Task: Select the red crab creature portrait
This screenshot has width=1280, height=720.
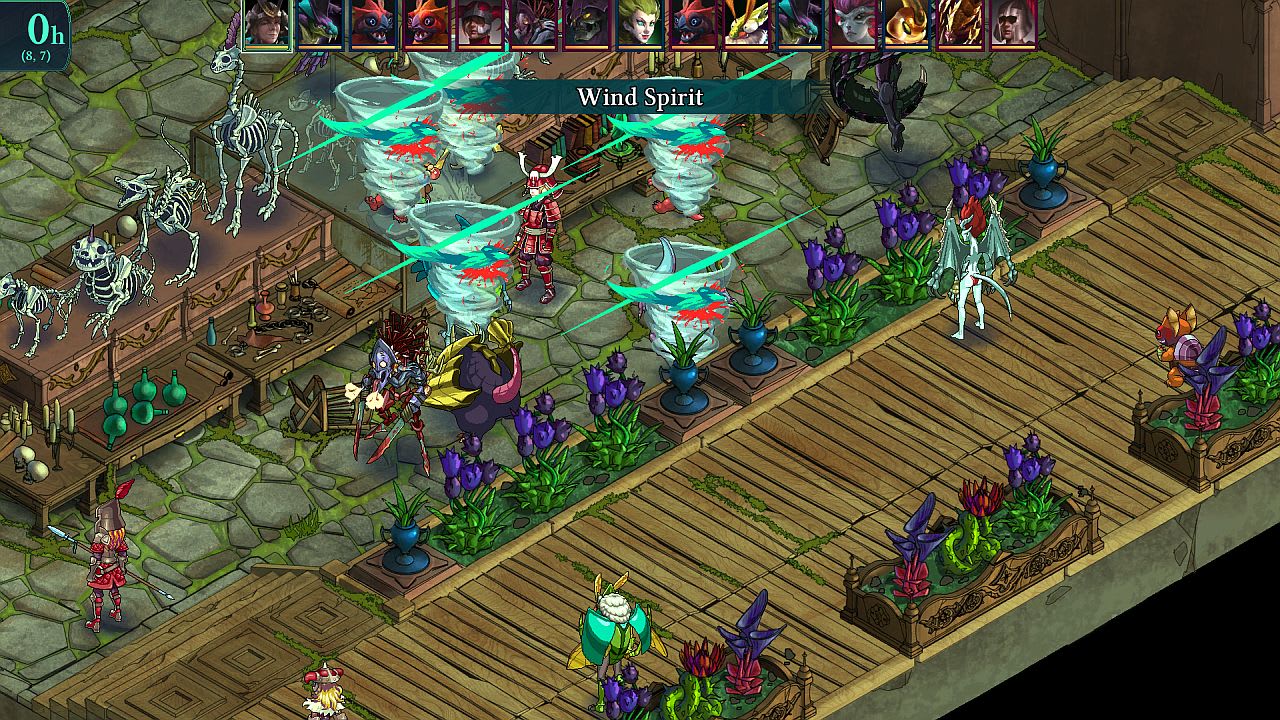Action: tap(375, 24)
